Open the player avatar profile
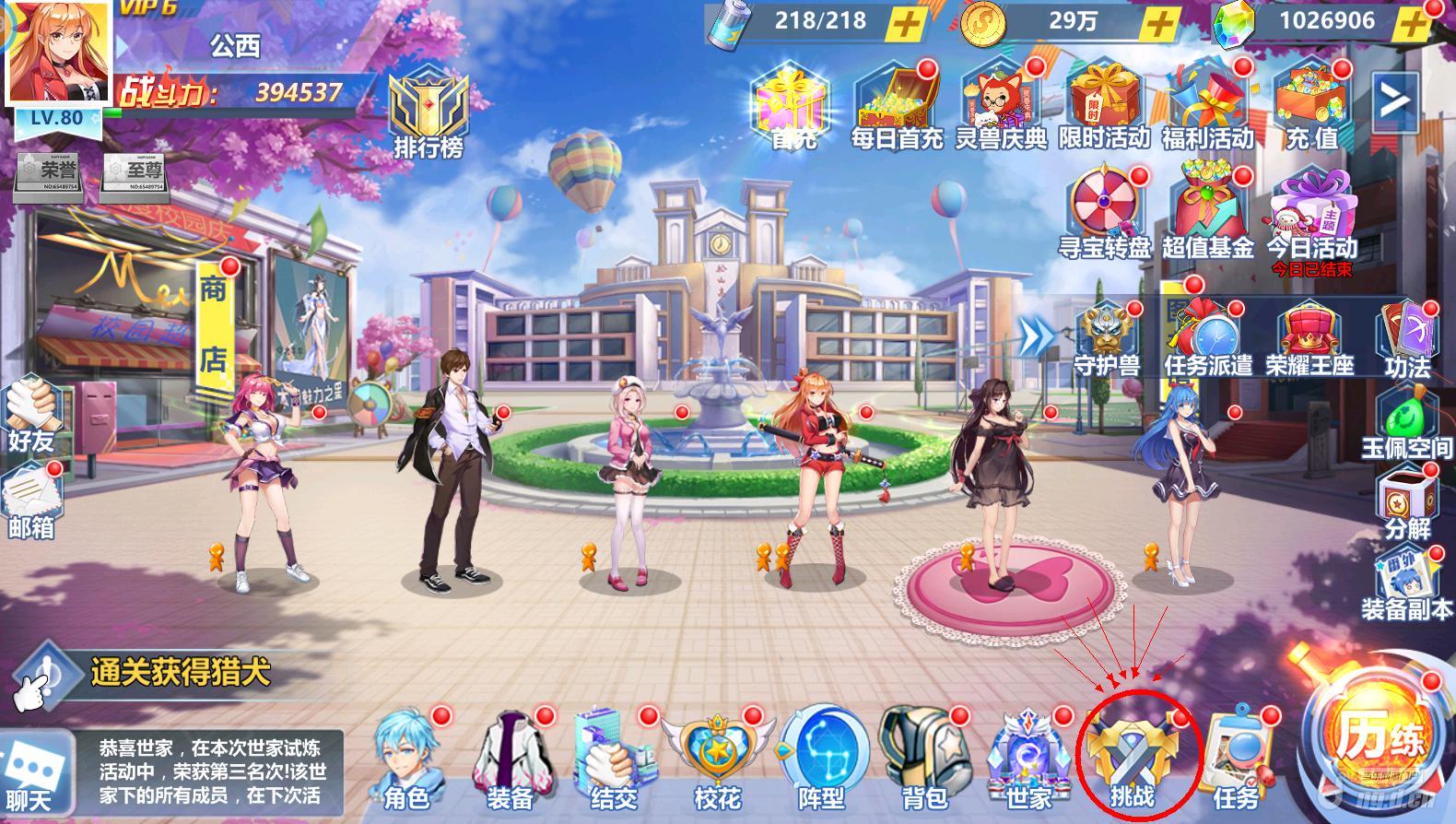Image resolution: width=1456 pixels, height=824 pixels. 57,51
